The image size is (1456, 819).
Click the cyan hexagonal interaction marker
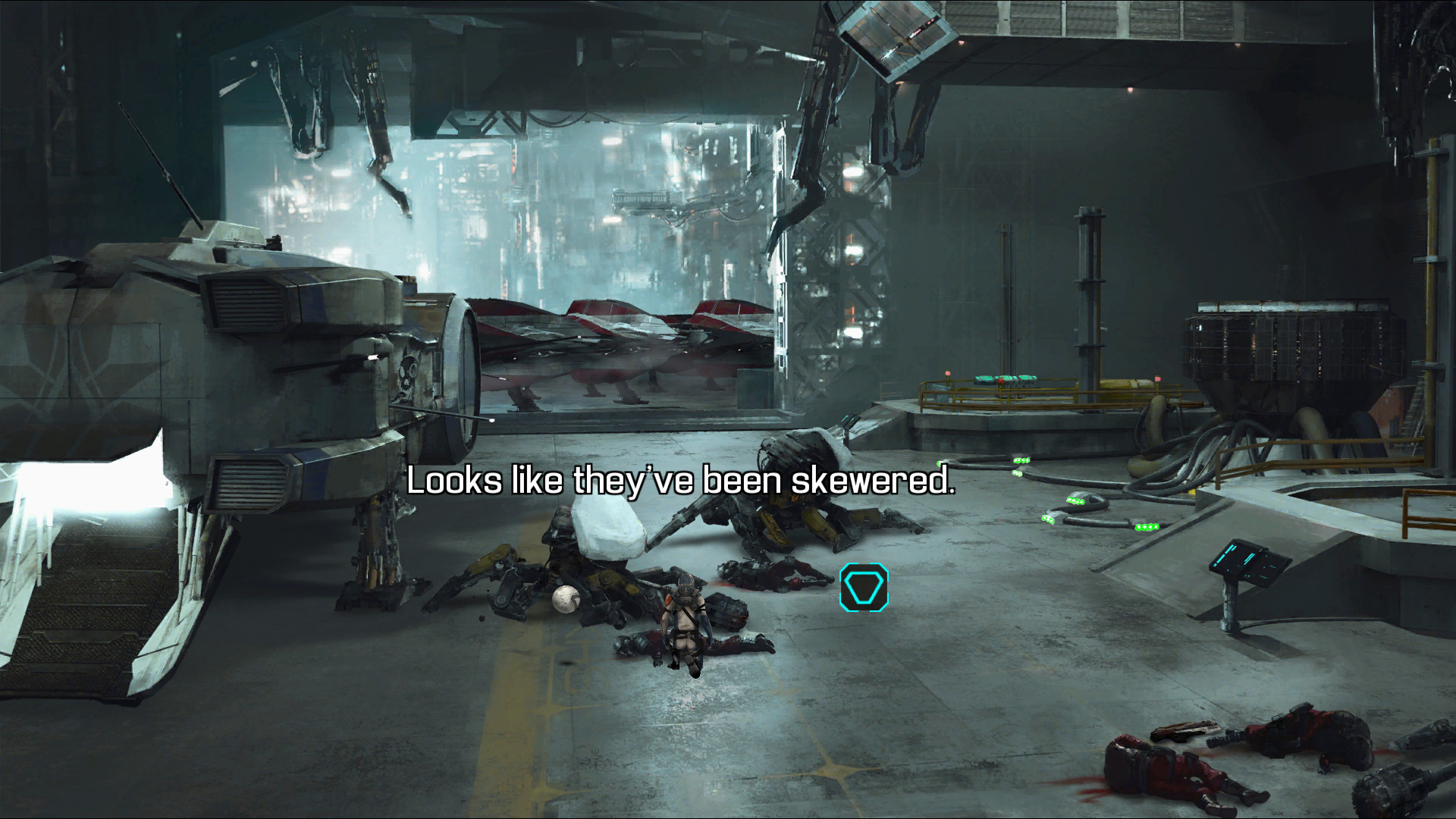click(864, 587)
